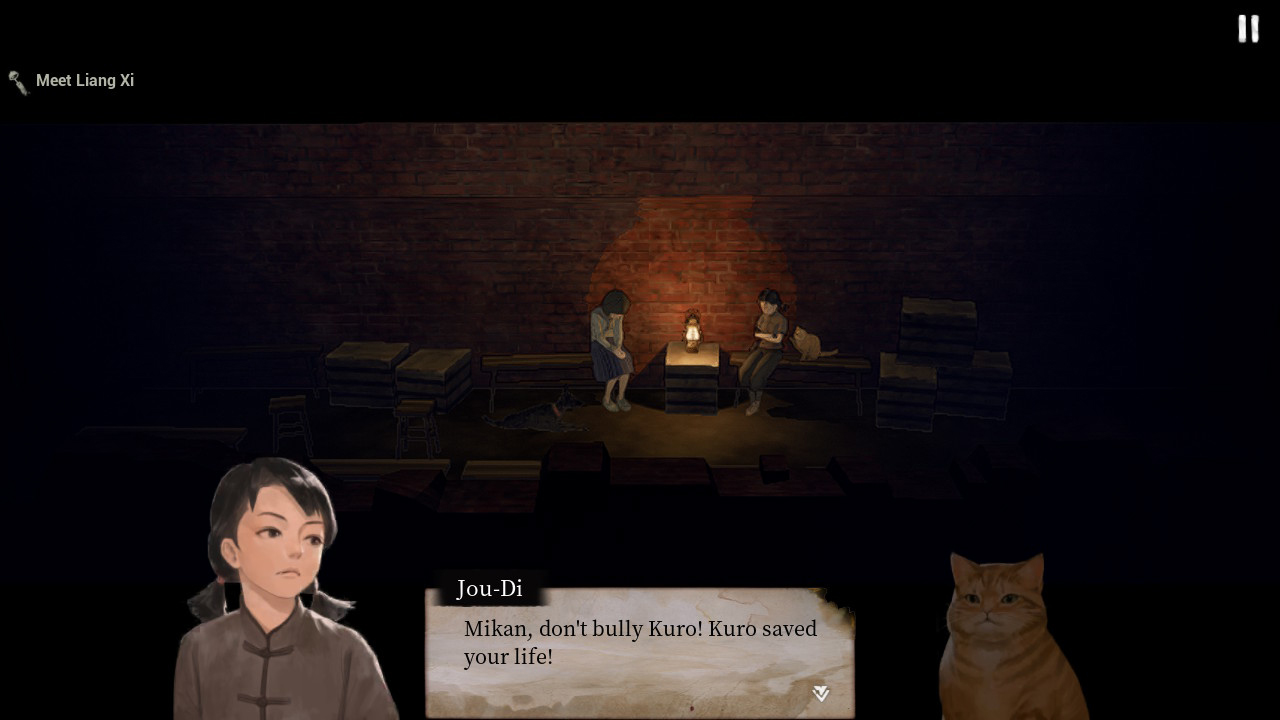Open the Meet Liang Xi quest text
This screenshot has width=1280, height=720.
point(86,80)
